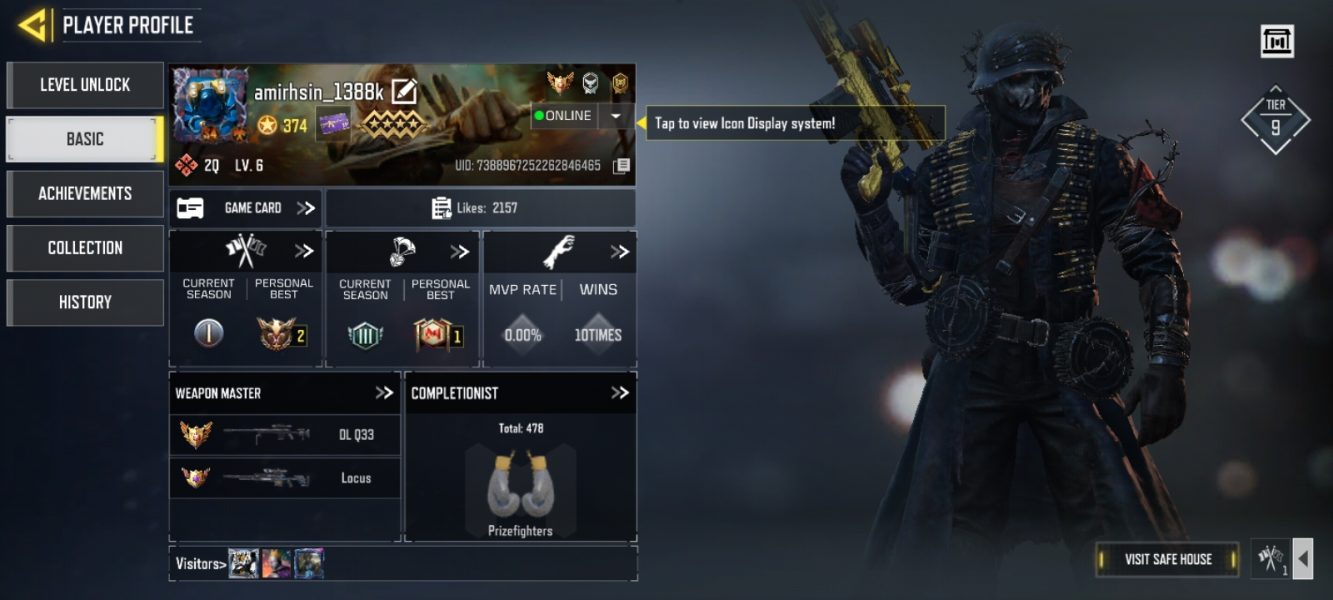Edit the player name amirhsin_1388k

coord(404,92)
